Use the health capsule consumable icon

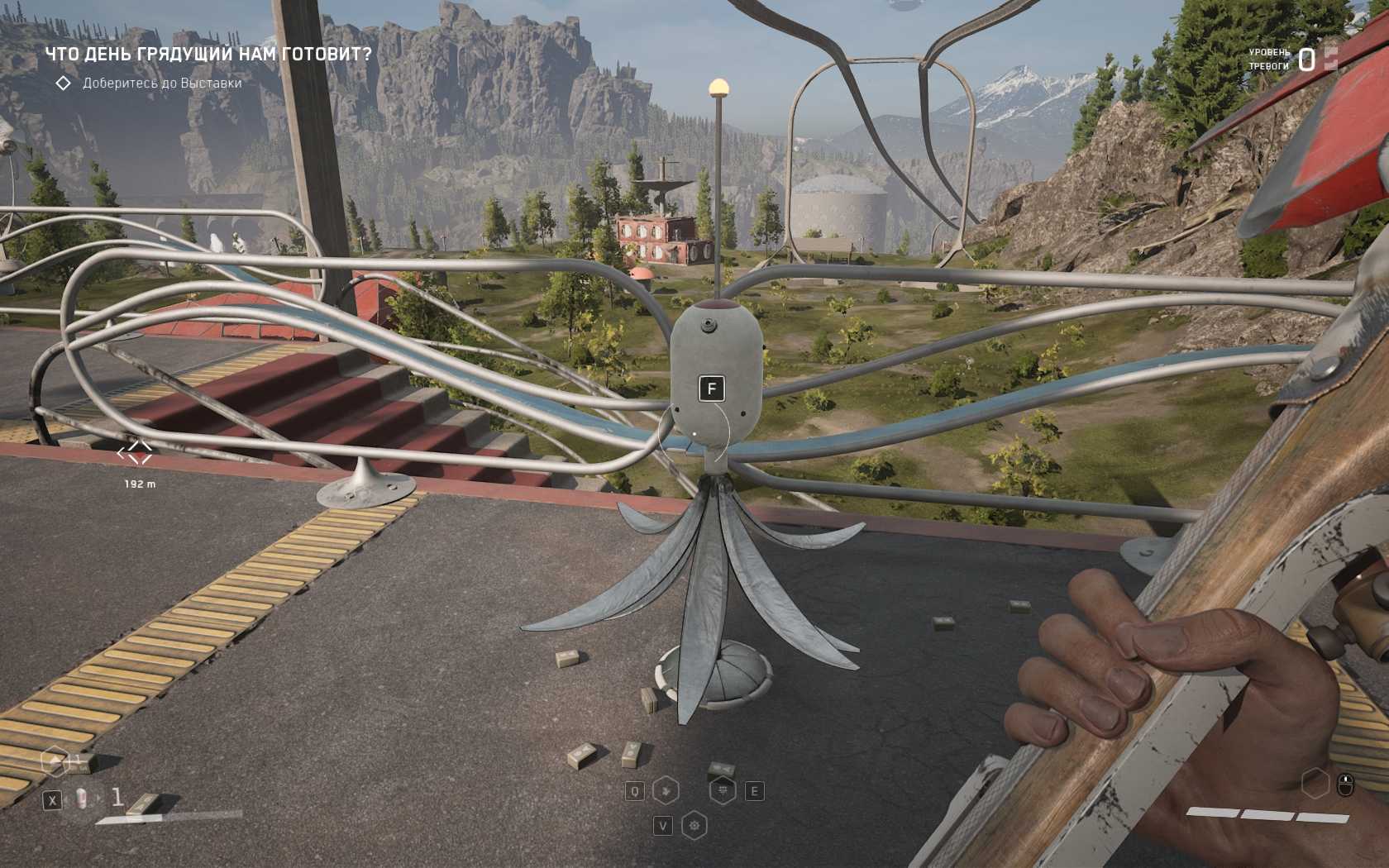pyautogui.click(x=83, y=799)
